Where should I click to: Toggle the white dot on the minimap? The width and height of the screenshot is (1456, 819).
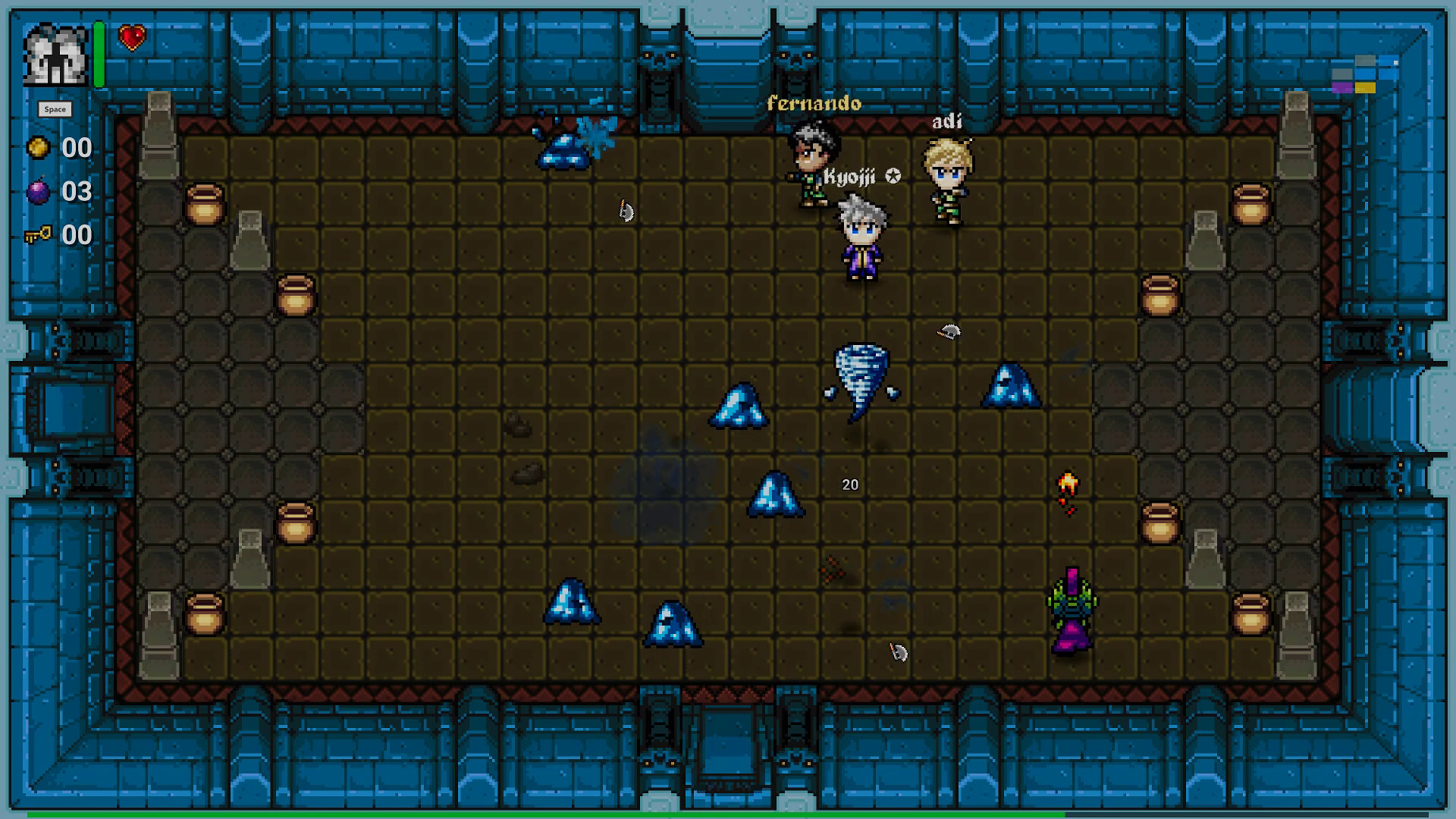[1395, 63]
